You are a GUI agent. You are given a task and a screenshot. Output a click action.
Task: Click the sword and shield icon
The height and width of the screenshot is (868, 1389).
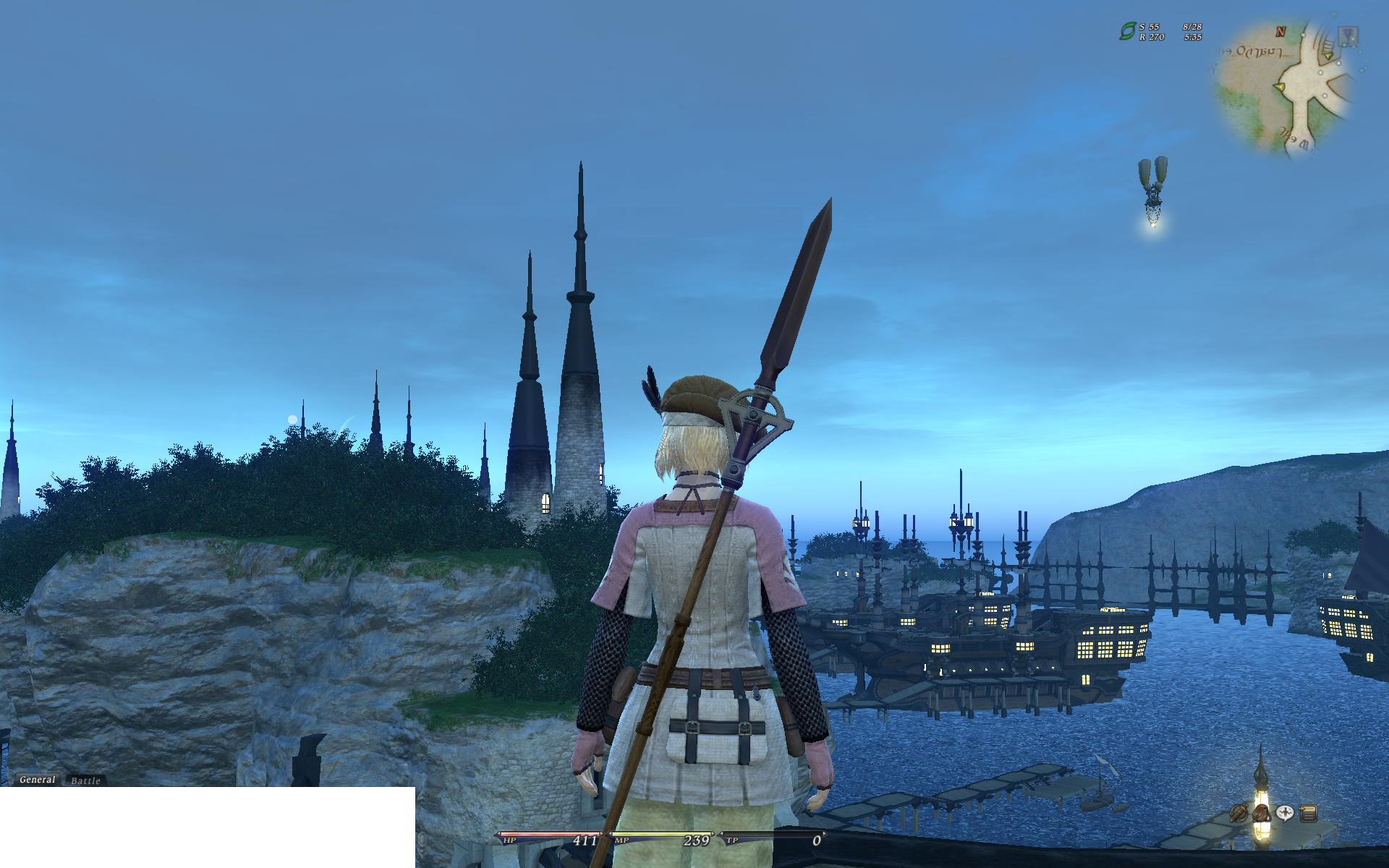coord(1239,813)
